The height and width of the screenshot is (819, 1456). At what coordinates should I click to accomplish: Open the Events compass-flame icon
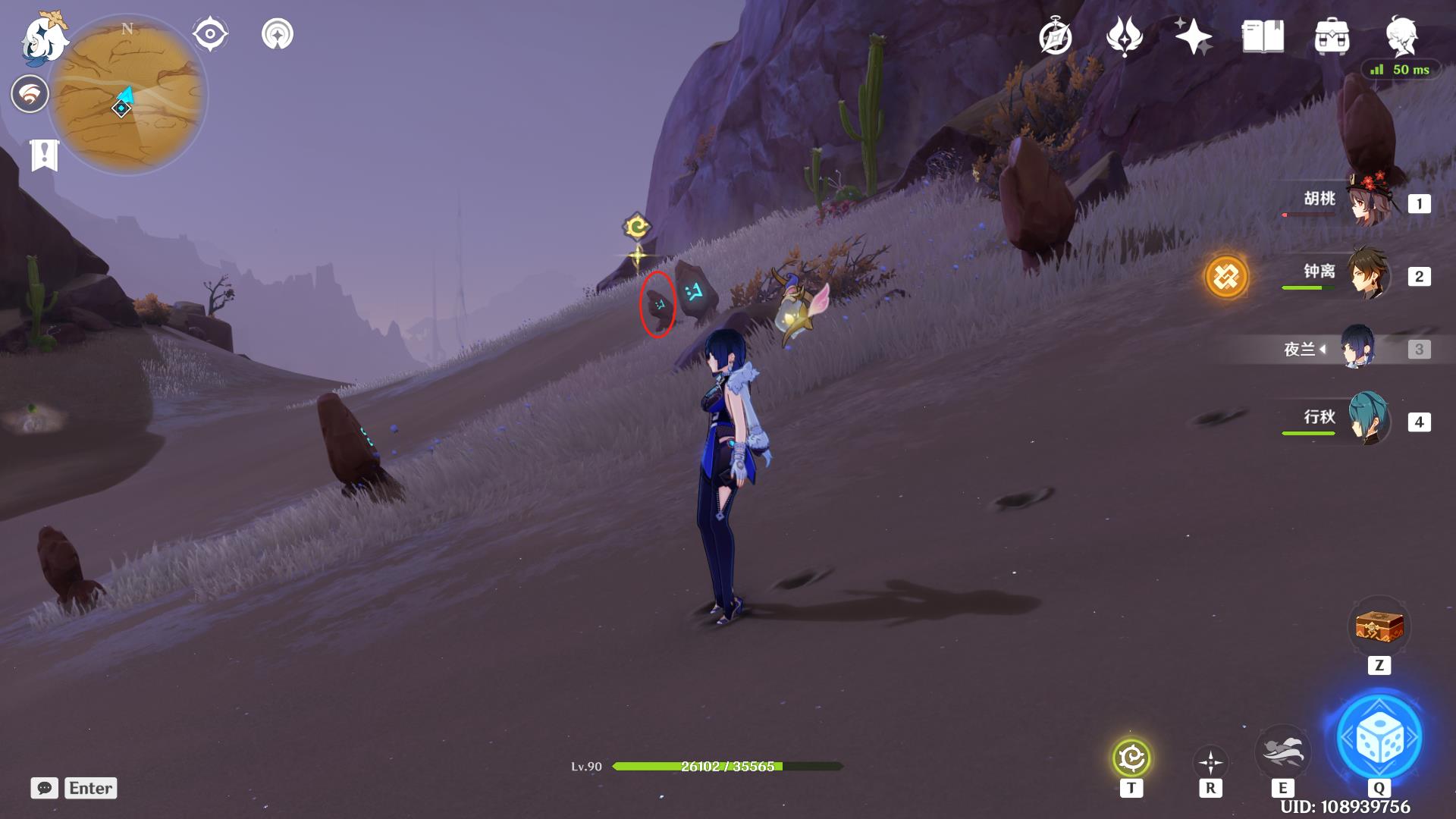click(1124, 37)
